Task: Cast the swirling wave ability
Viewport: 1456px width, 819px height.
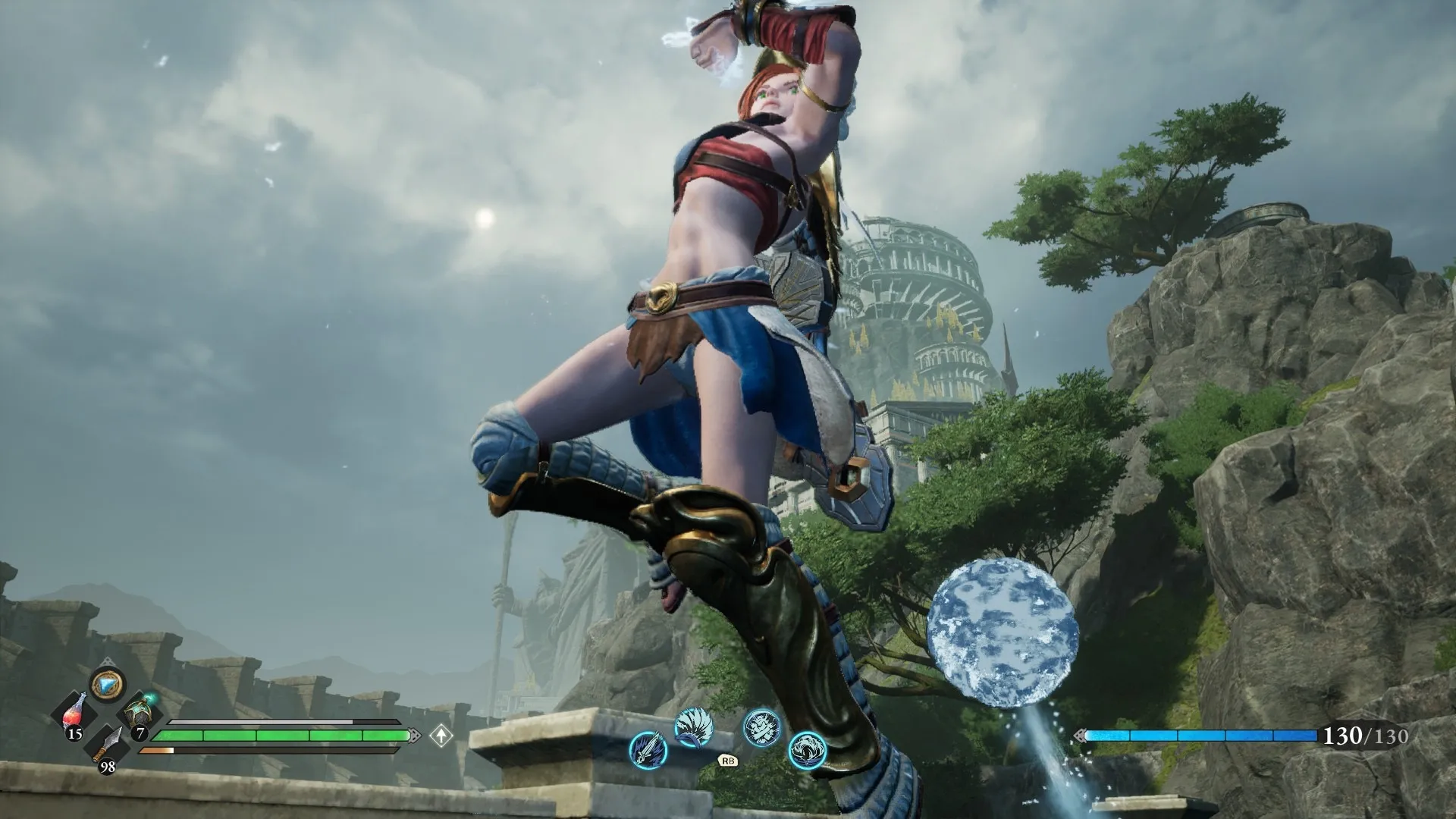Action: click(806, 750)
